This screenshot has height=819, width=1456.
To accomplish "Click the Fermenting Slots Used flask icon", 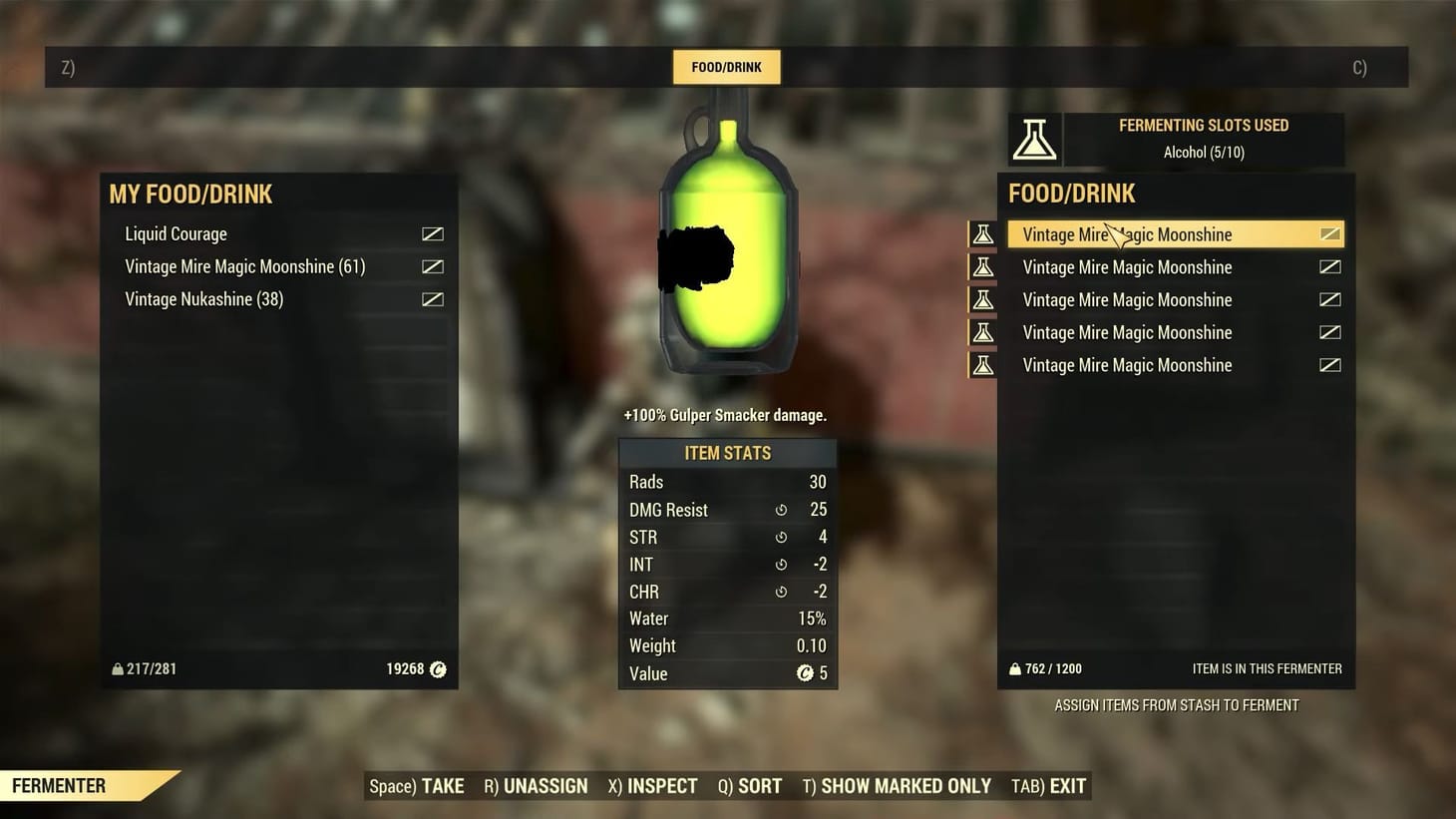I will (x=1035, y=139).
